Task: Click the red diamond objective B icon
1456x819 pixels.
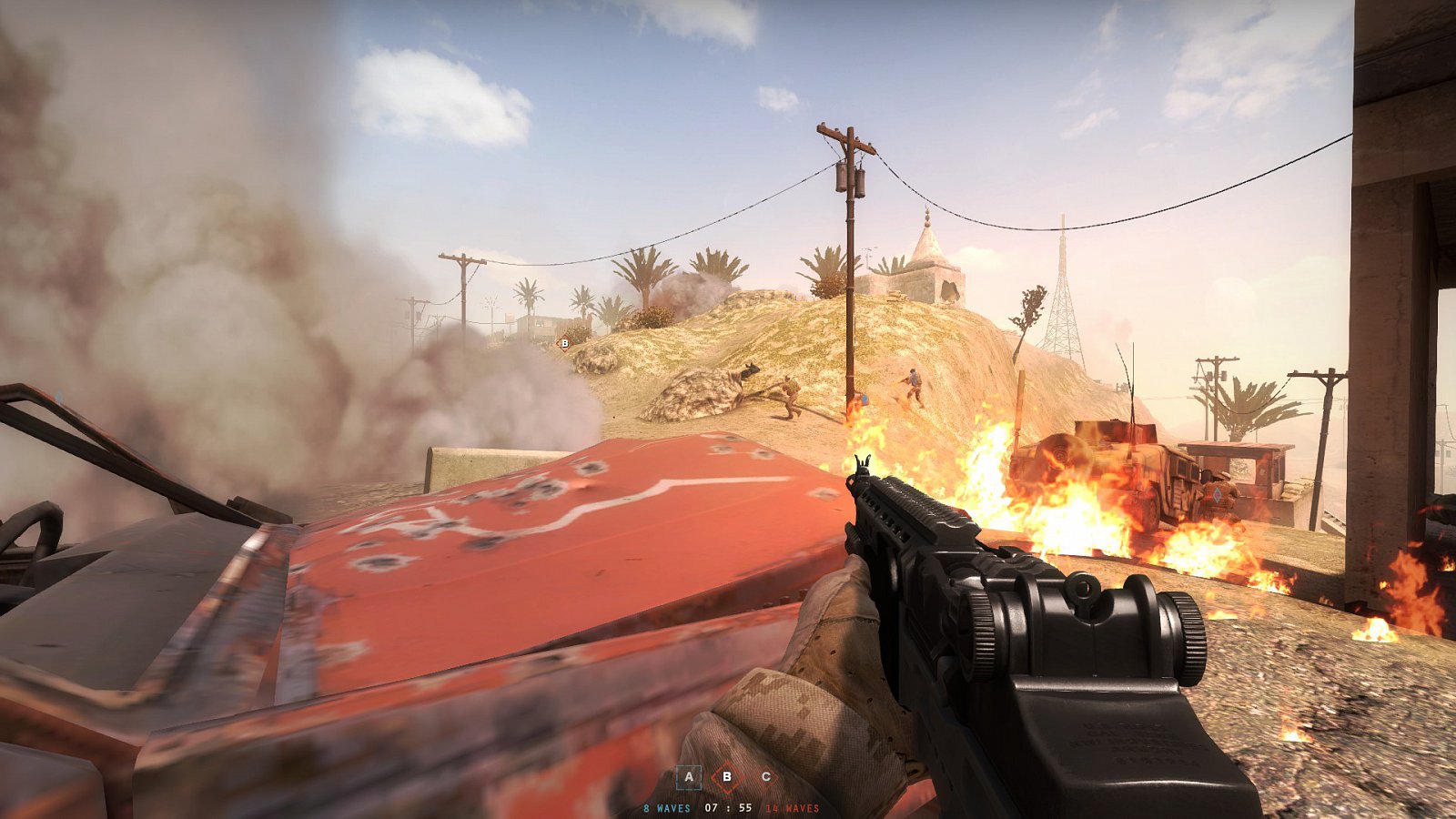Action: click(x=726, y=777)
